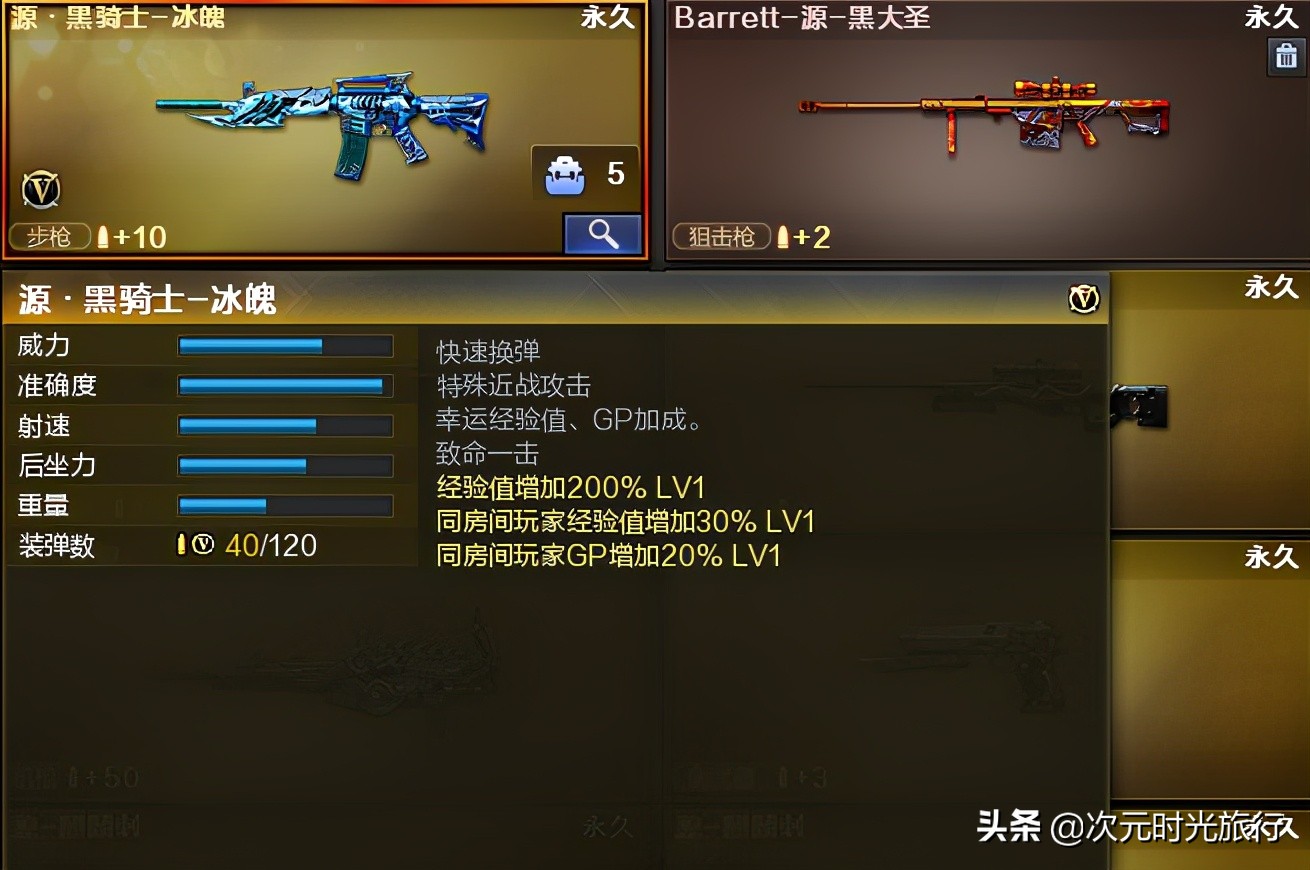
Task: Expand the 特殊近战攻击 attribute entry
Action: point(513,385)
